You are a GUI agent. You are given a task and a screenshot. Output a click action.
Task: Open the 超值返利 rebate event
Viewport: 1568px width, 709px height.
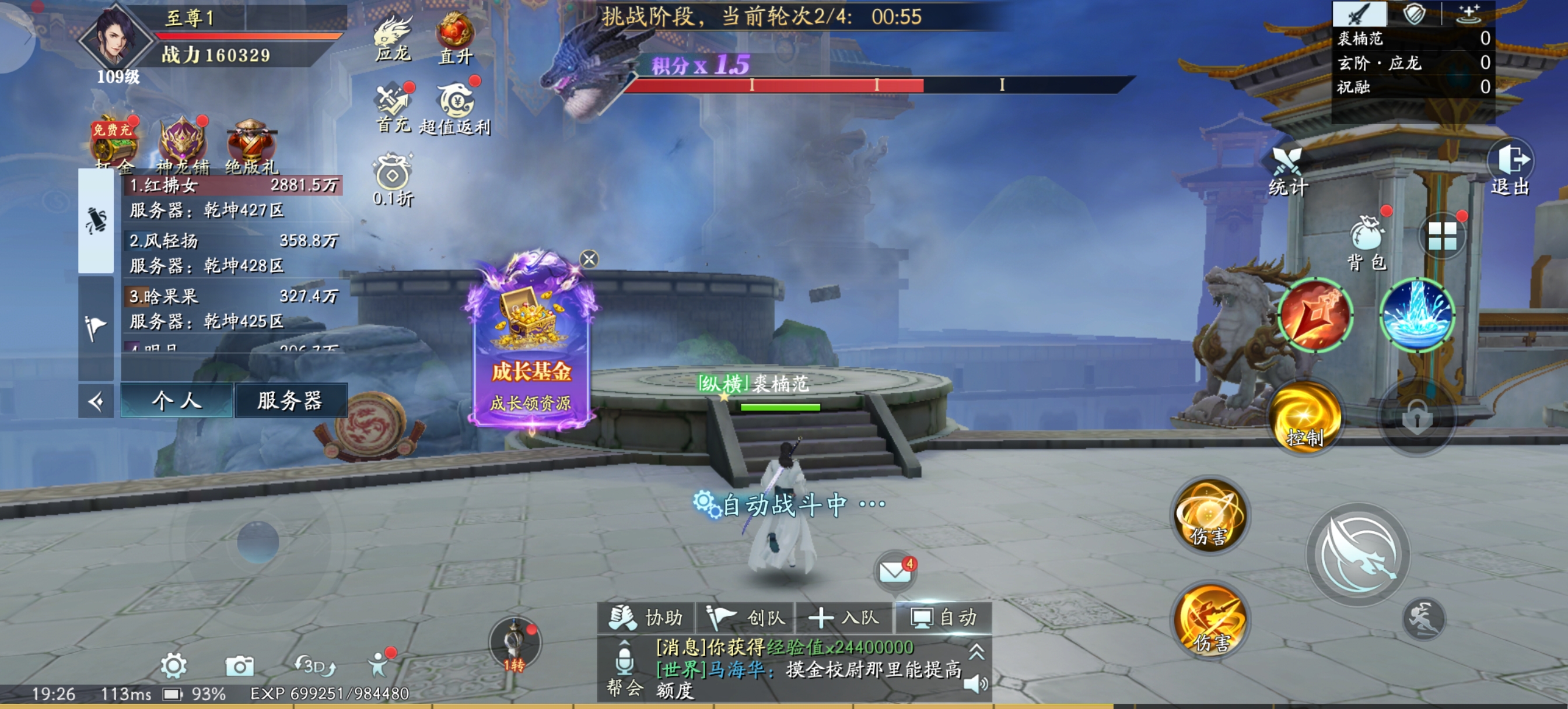tap(454, 108)
